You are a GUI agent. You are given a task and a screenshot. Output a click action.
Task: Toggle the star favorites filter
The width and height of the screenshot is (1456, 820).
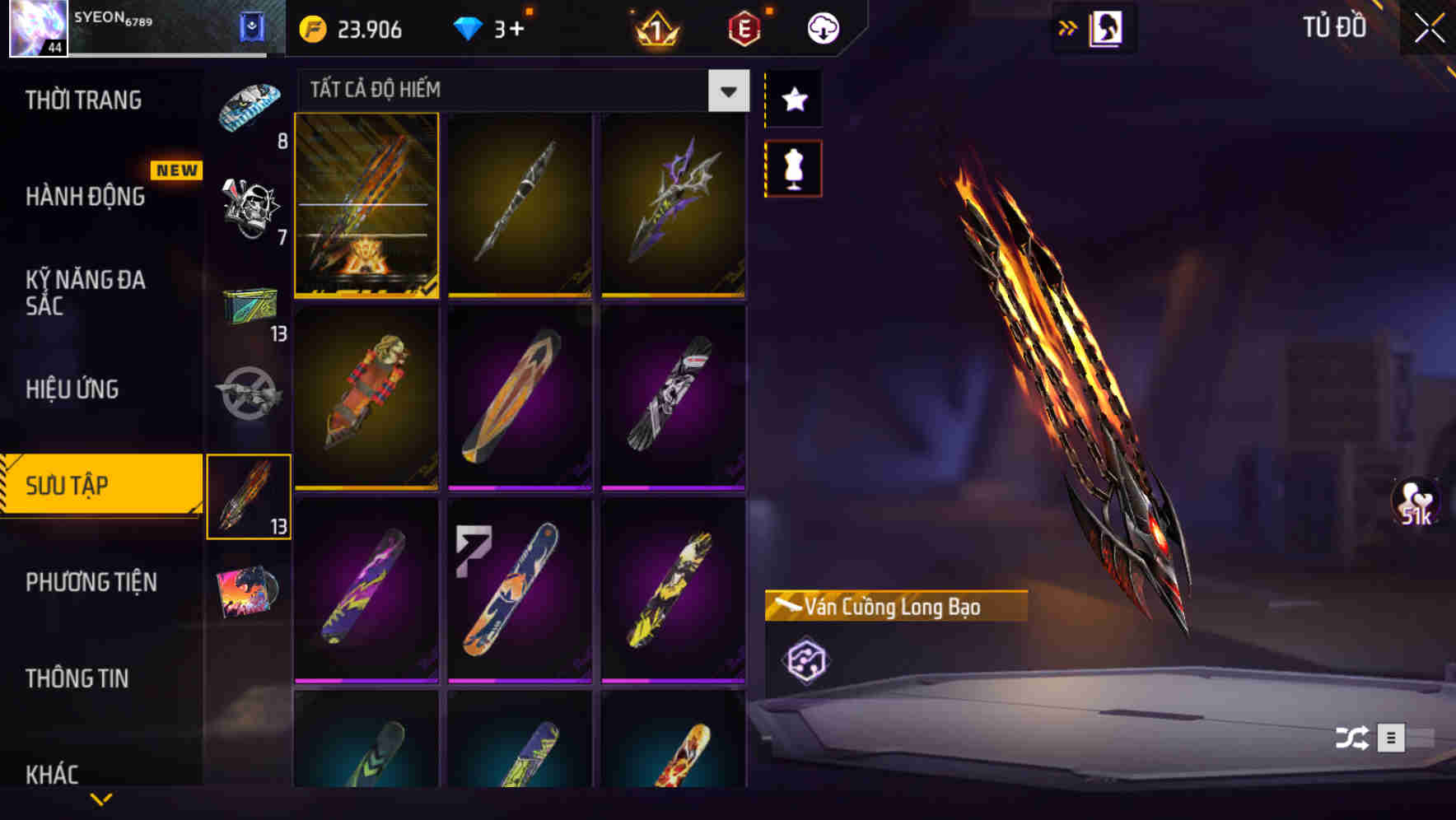click(792, 99)
